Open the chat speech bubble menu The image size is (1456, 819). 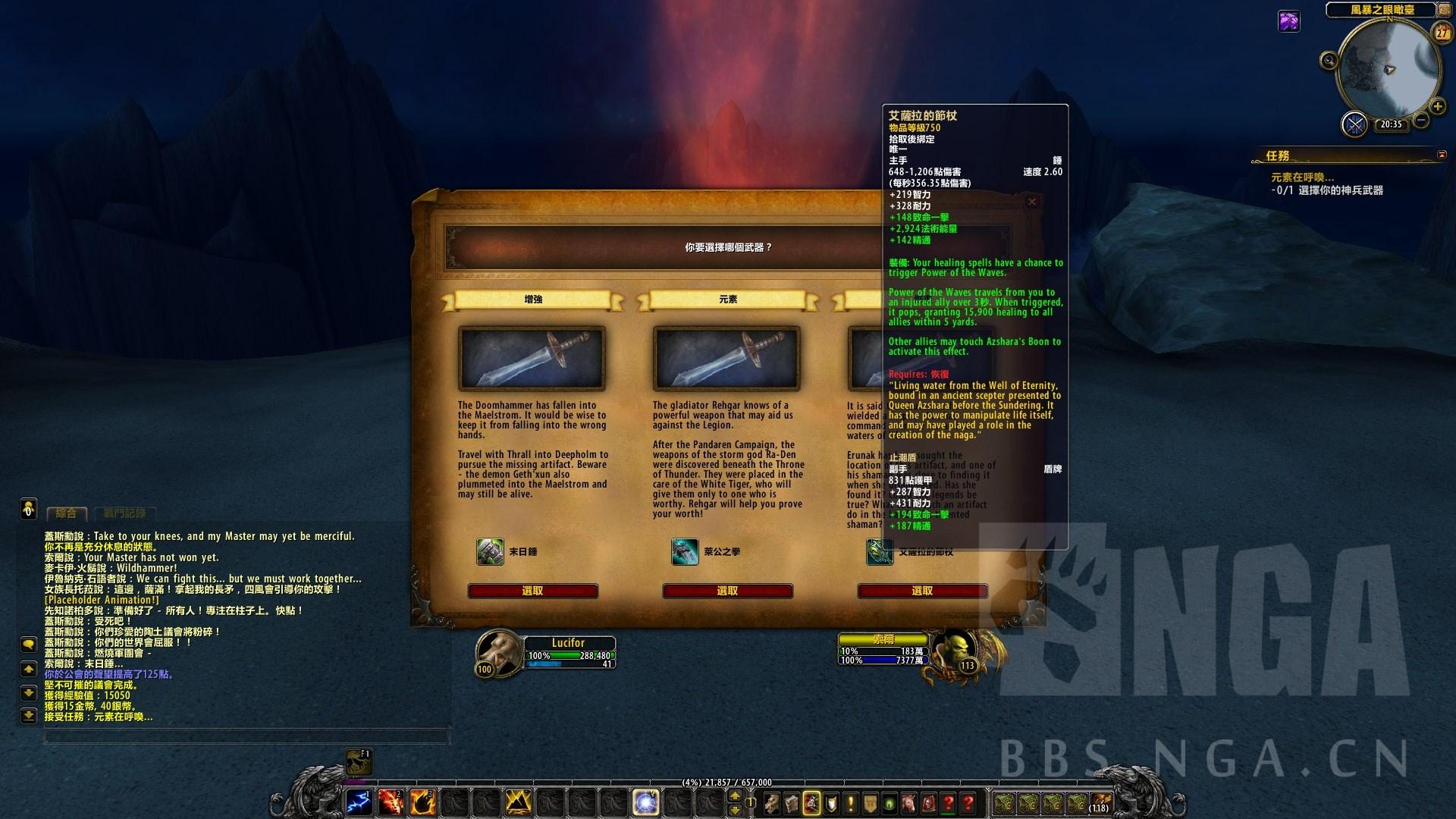(x=29, y=645)
